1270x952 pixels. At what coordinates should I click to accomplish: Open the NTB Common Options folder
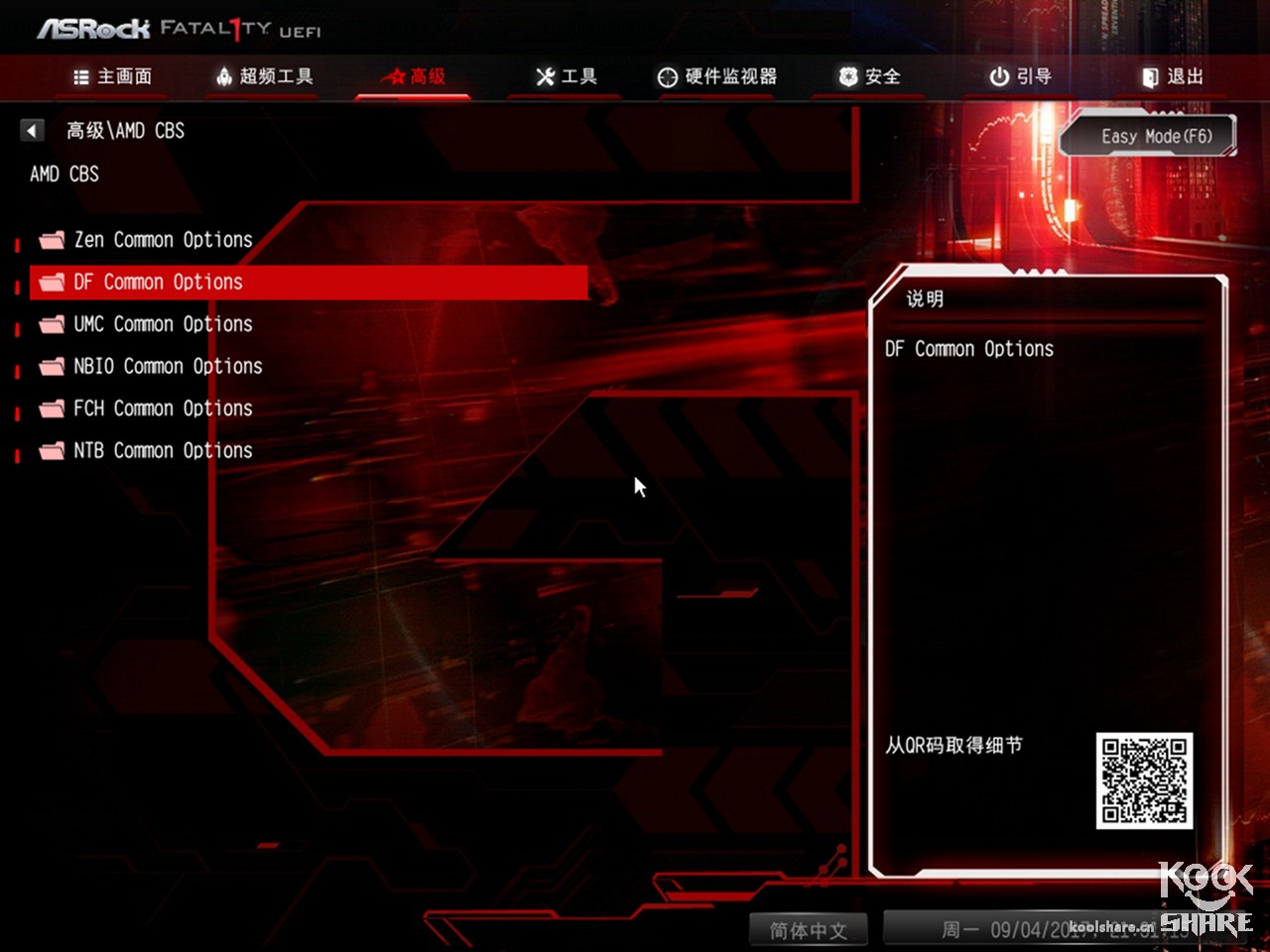[162, 450]
